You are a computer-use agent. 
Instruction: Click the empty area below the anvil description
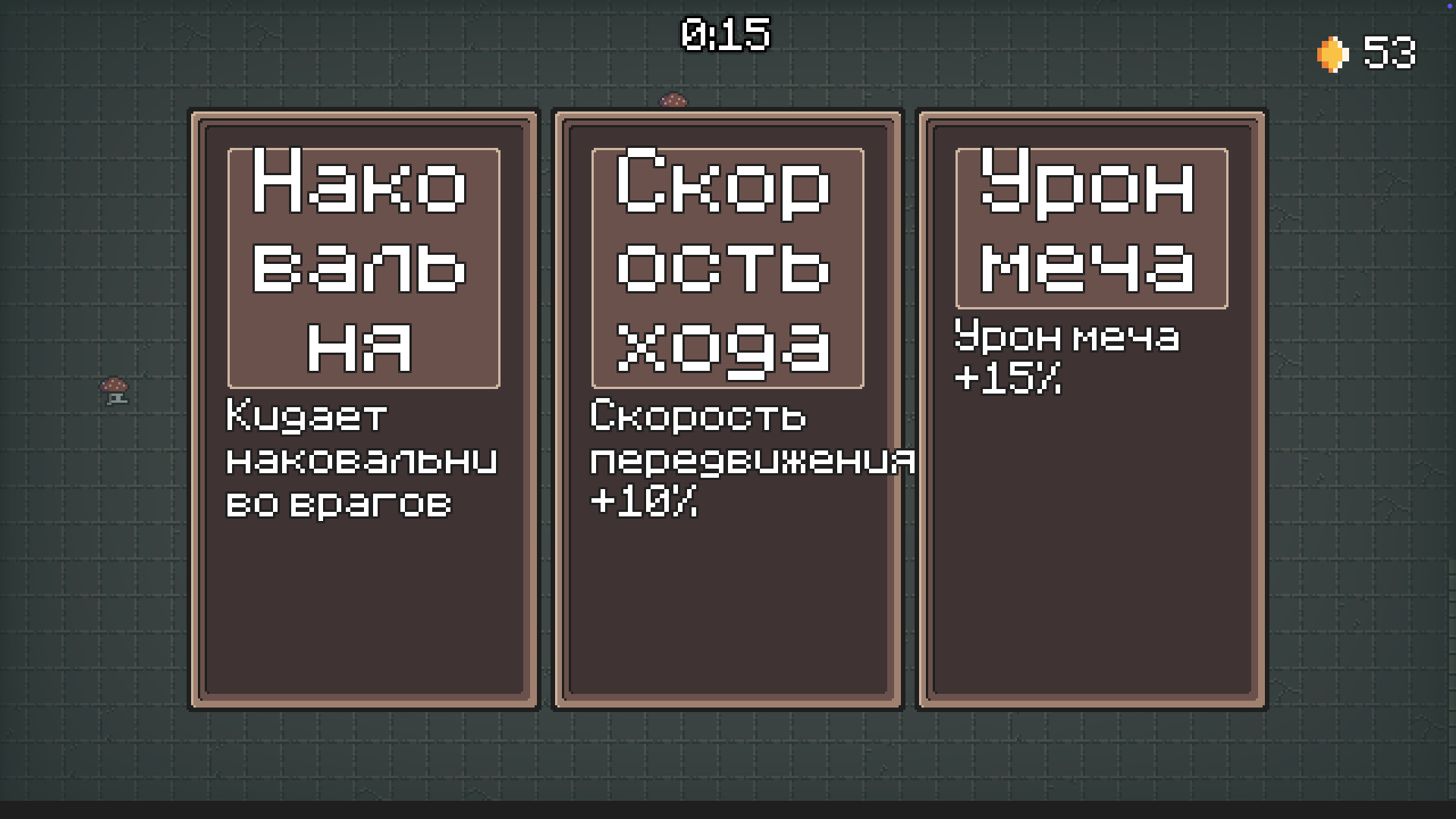click(x=364, y=607)
